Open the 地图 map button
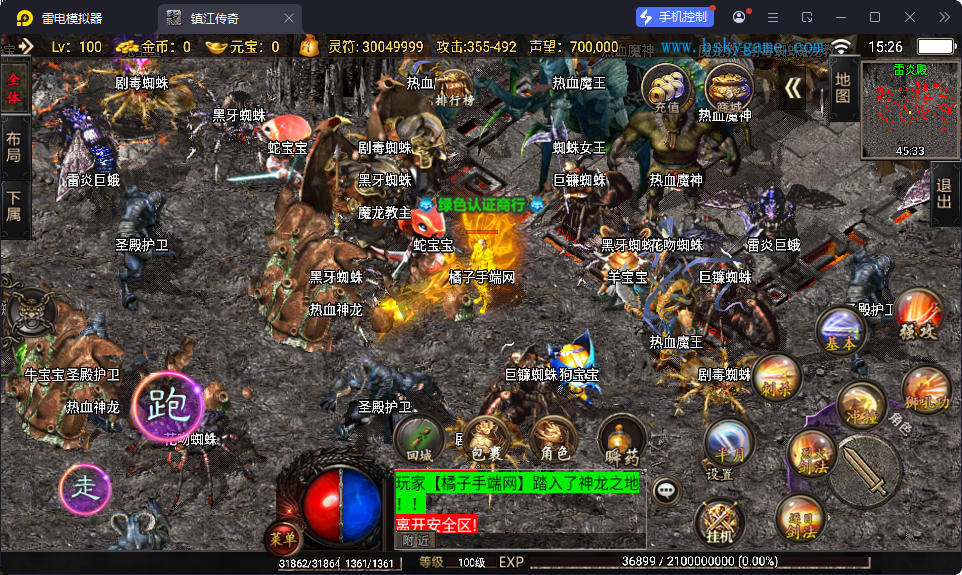 [x=843, y=88]
